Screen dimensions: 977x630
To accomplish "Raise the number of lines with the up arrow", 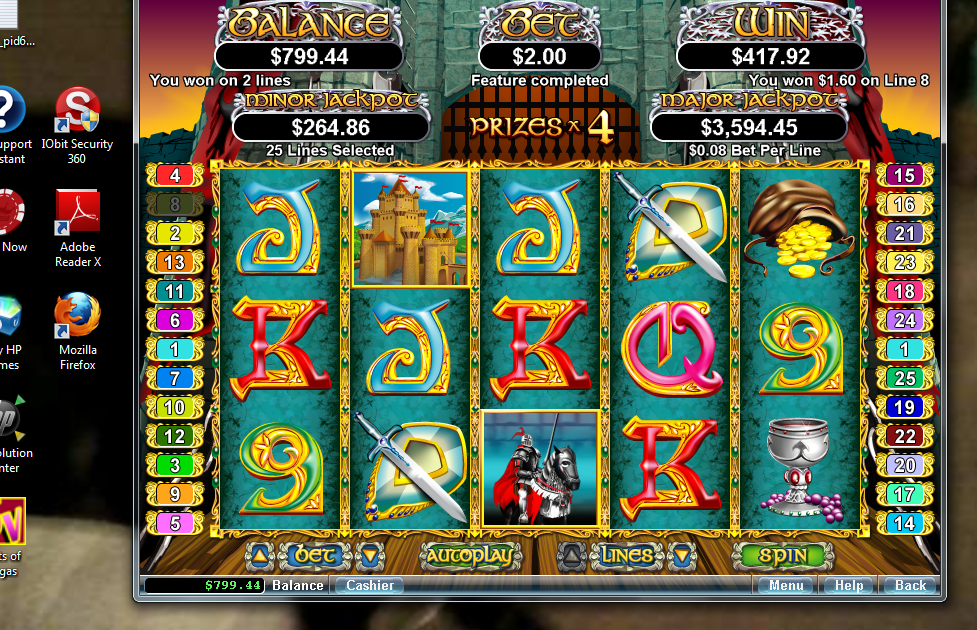I will [x=570, y=556].
